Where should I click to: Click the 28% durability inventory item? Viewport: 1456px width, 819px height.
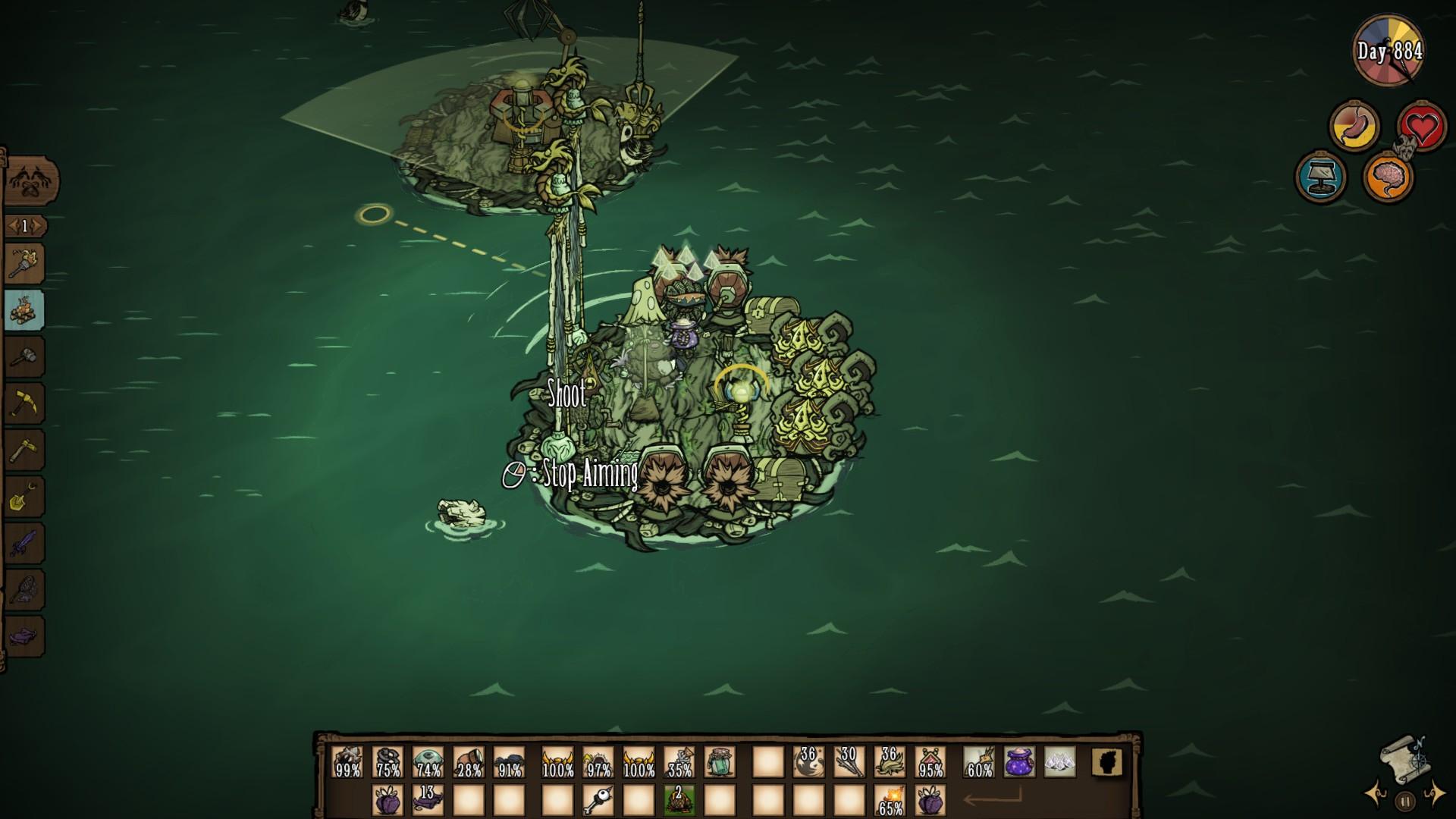click(x=469, y=761)
